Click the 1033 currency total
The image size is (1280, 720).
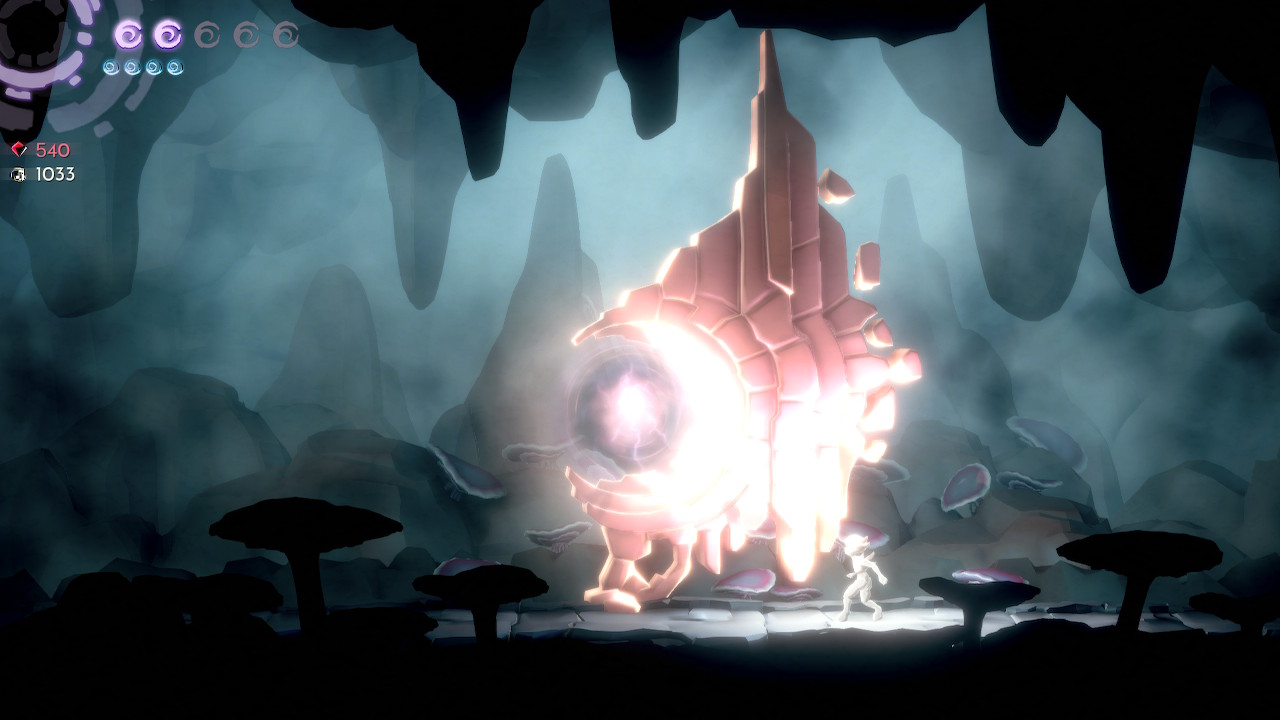tap(55, 175)
